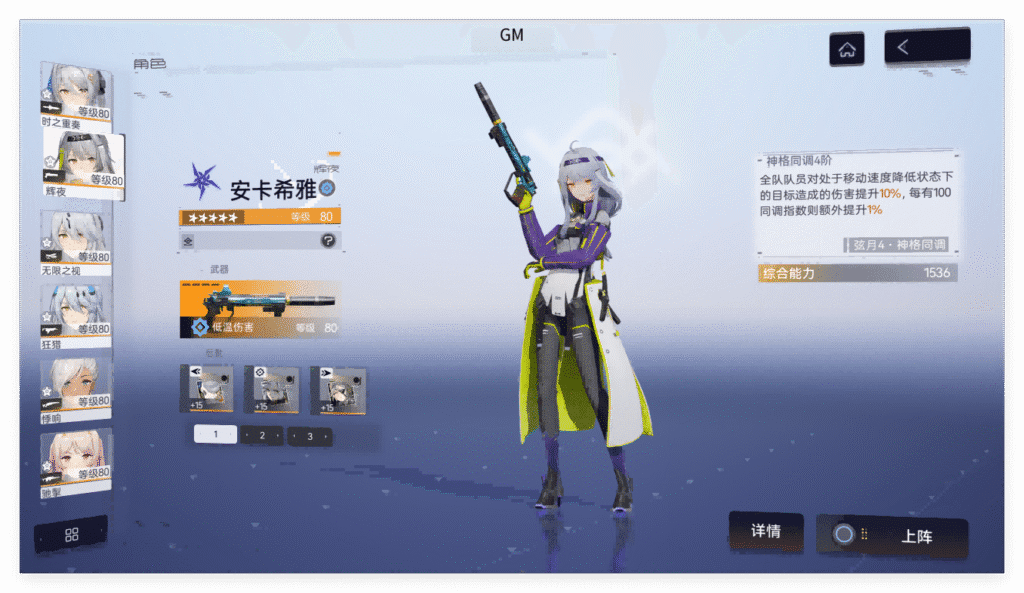This screenshot has height=593, width=1024.
Task: Click the question mark help icon
Action: point(327,240)
